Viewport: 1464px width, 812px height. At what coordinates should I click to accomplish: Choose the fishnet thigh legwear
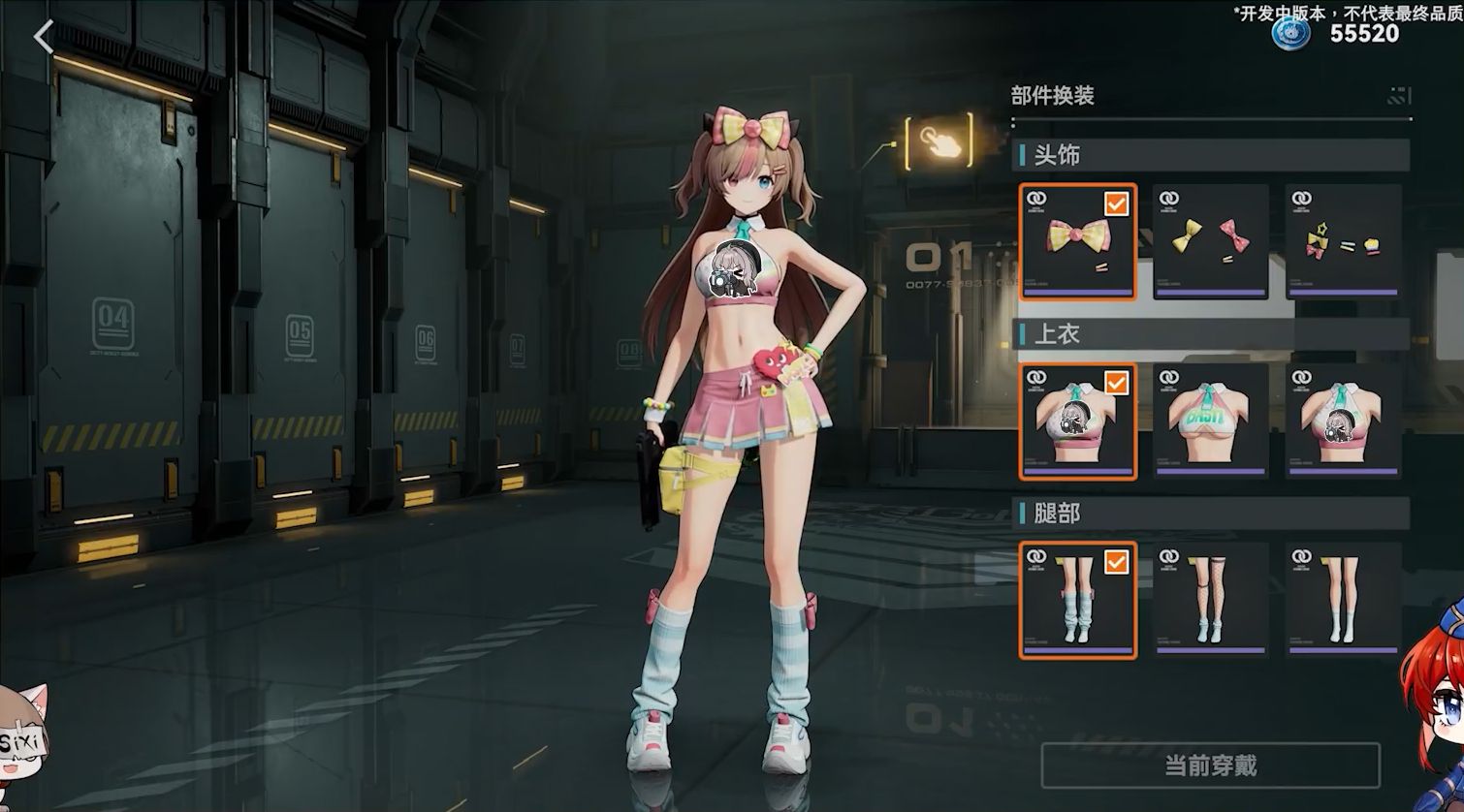tap(1210, 600)
